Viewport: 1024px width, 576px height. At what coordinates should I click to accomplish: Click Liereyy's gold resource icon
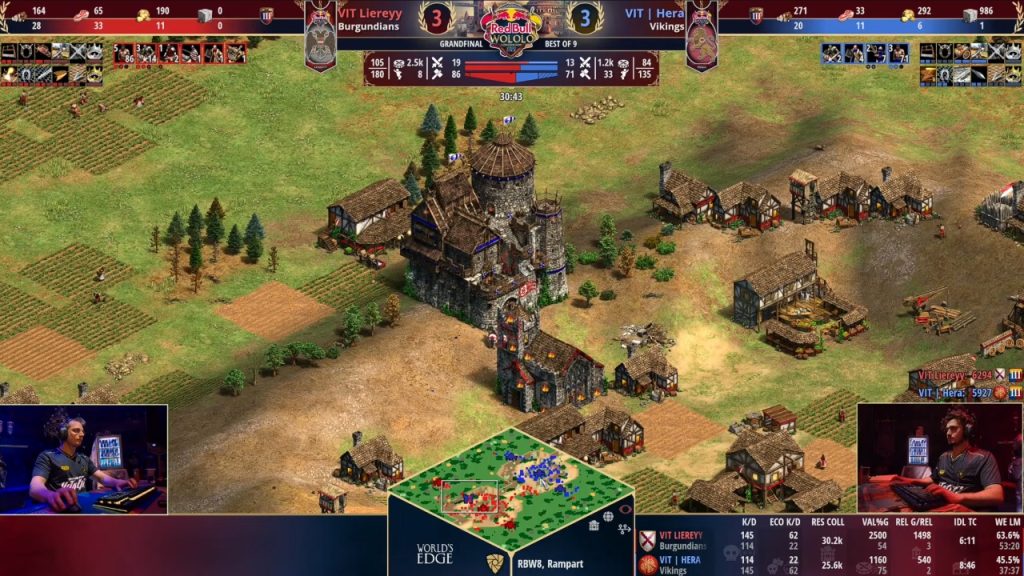[x=144, y=15]
